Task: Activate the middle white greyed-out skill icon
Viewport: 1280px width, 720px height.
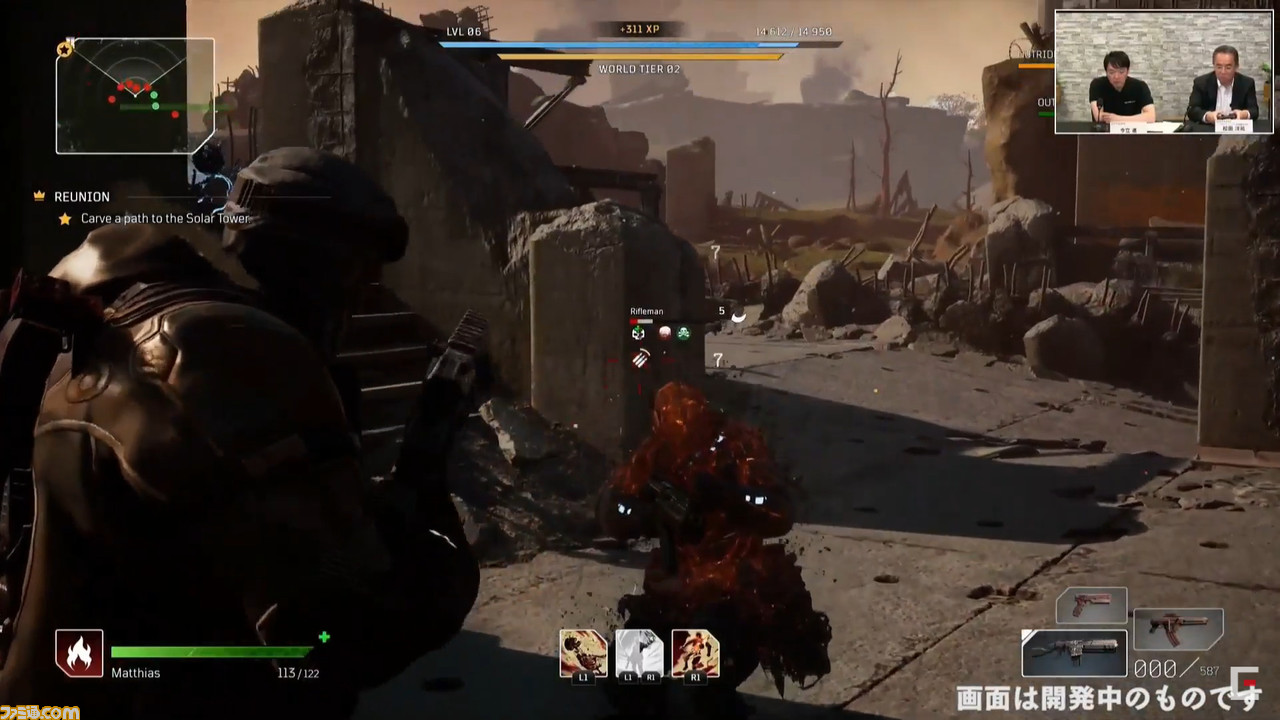Action: 639,653
